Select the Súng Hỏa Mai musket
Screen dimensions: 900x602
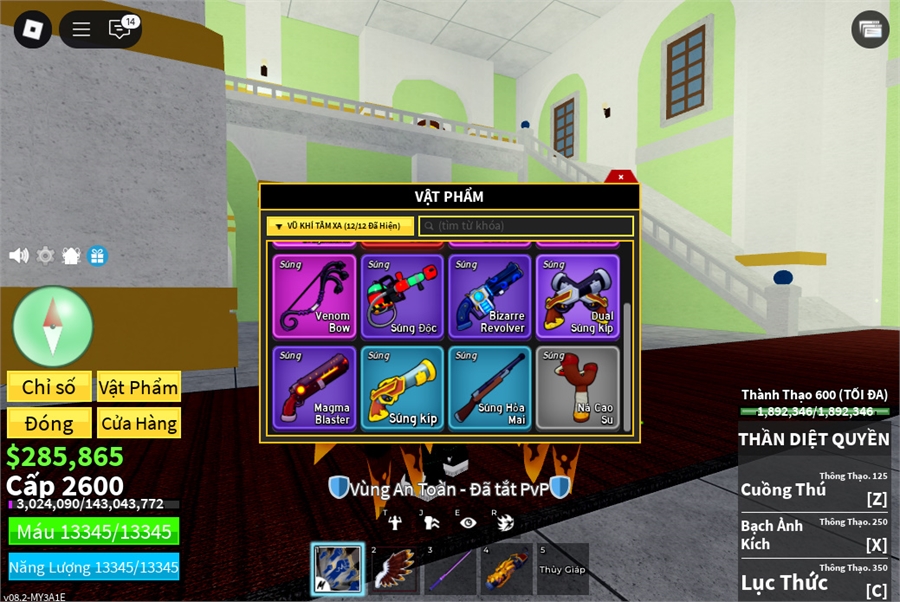490,388
